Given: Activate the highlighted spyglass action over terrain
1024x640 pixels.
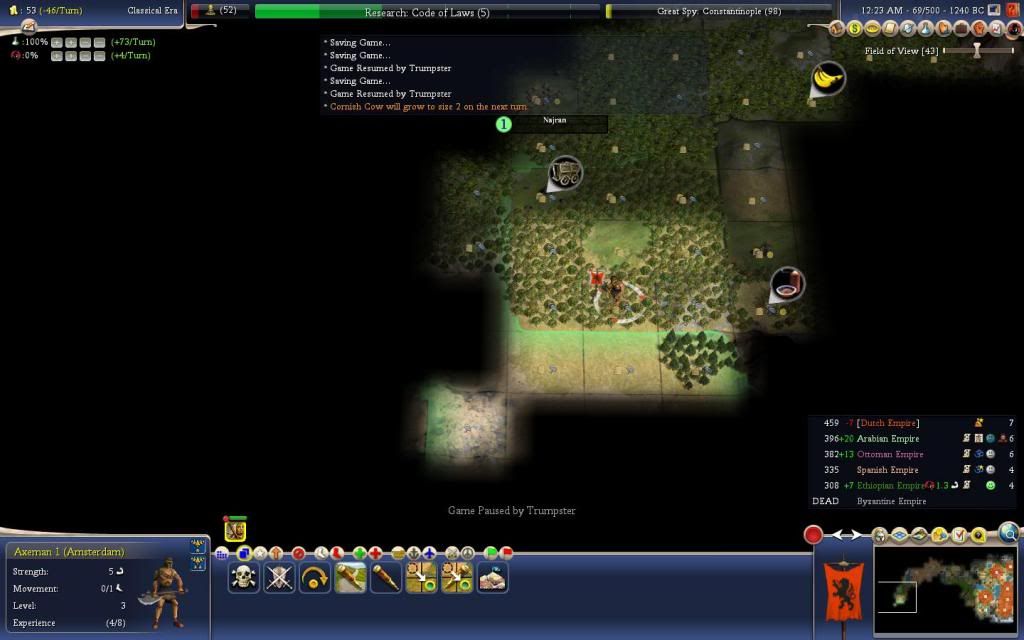Looking at the screenshot, I should click(350, 577).
